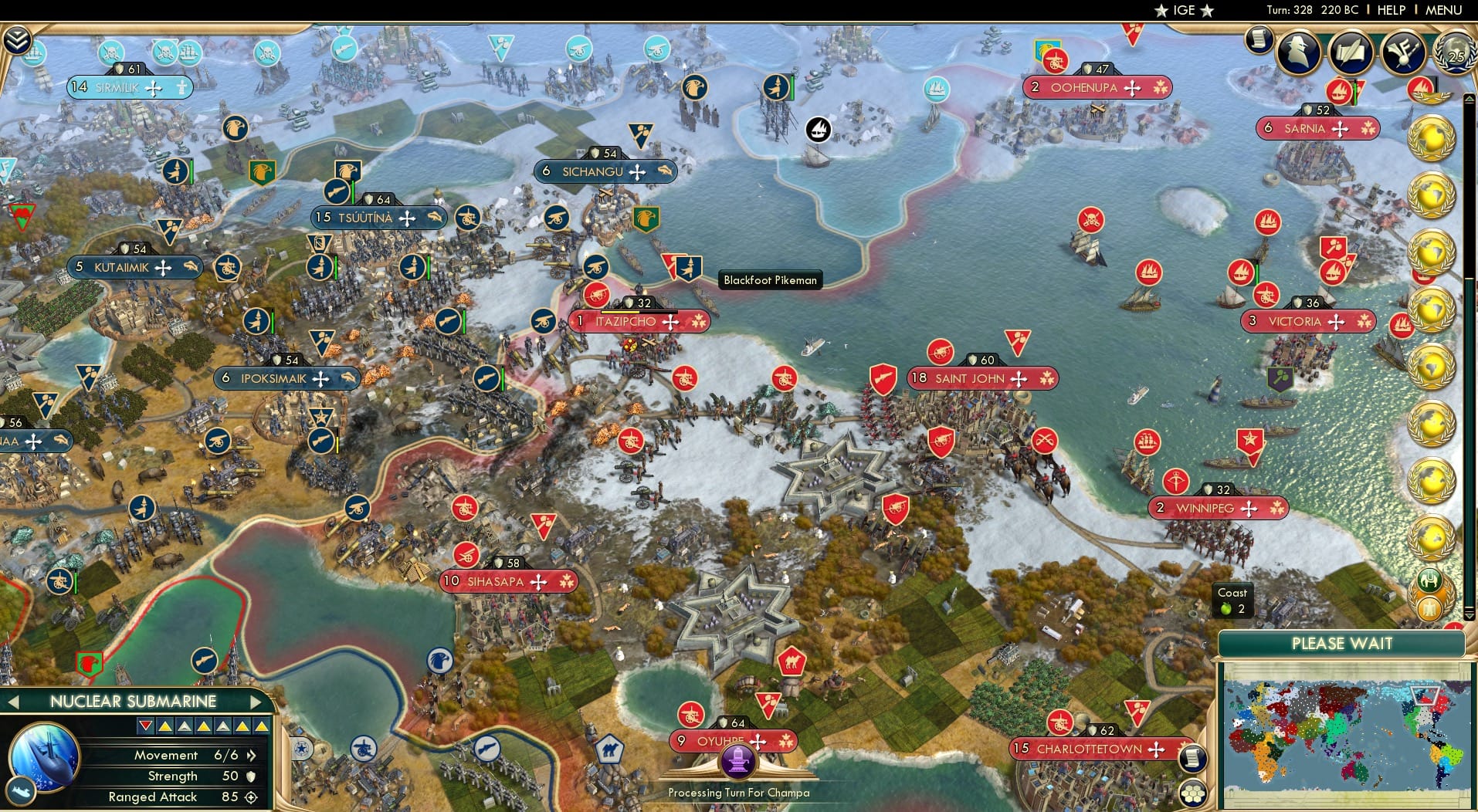1478x812 pixels.
Task: Select the embark icon on the submarine portrait
Action: pyautogui.click(x=22, y=793)
